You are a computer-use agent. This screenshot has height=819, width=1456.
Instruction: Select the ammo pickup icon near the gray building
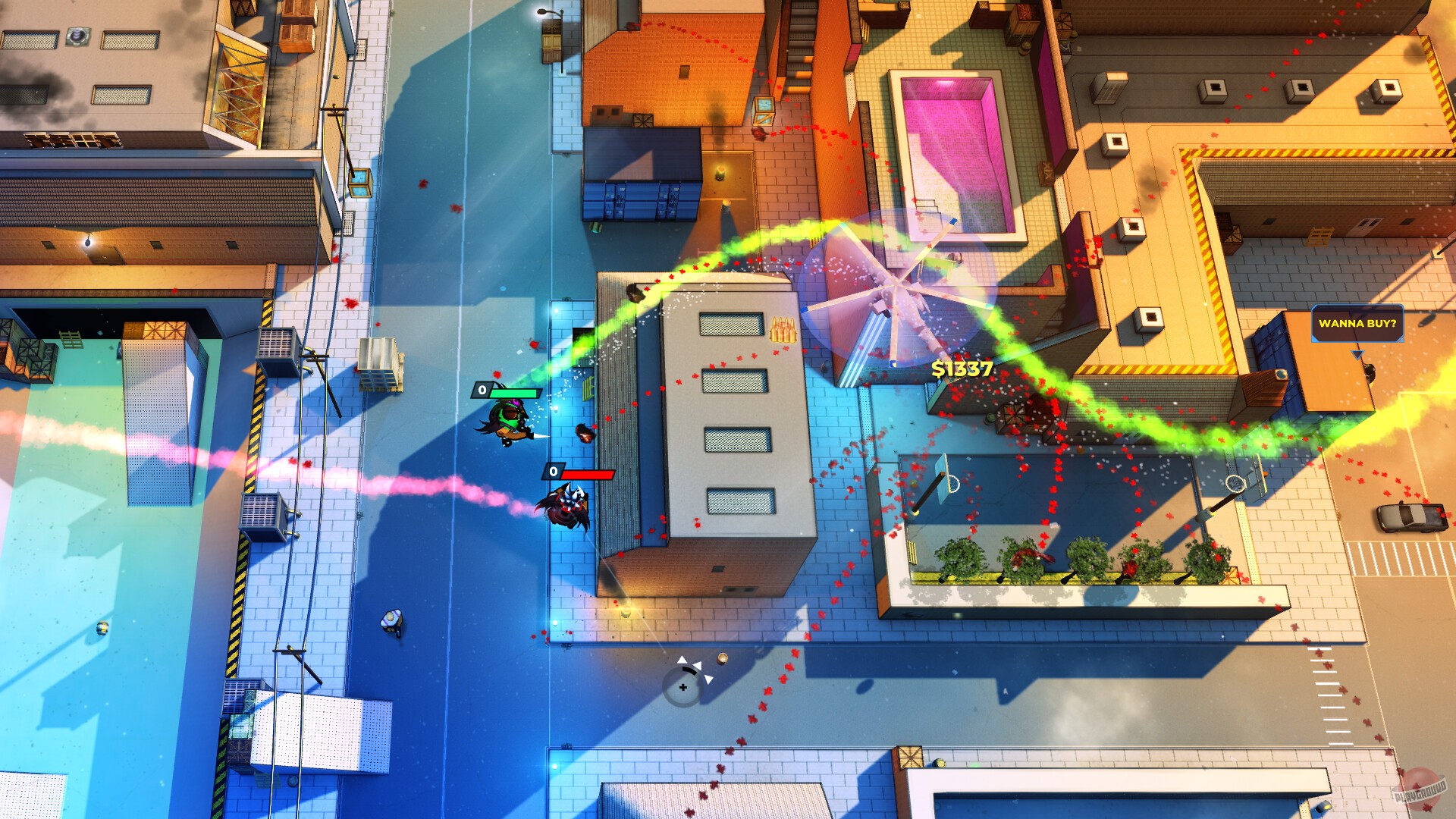pyautogui.click(x=783, y=330)
